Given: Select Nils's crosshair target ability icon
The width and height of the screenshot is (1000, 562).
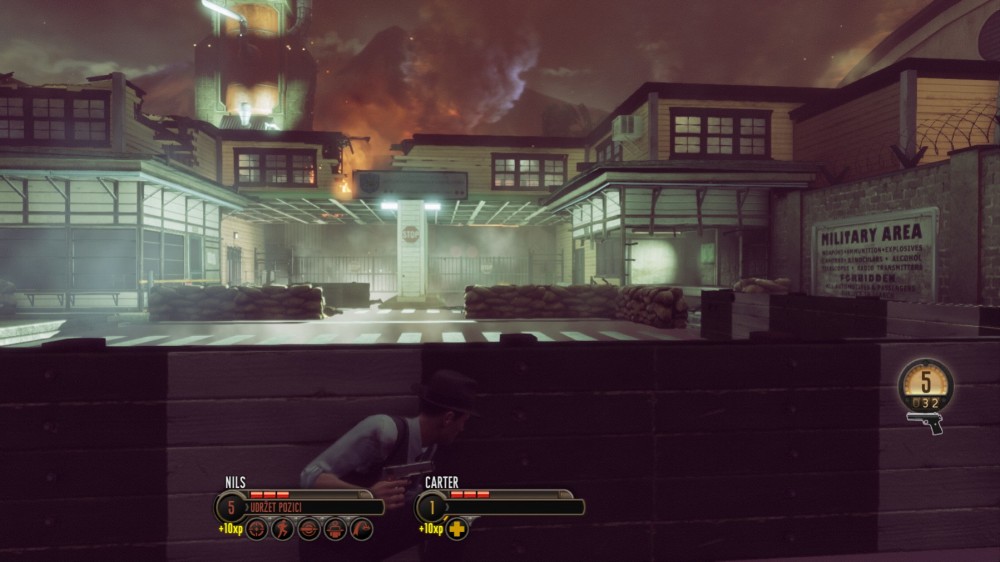Looking at the screenshot, I should click(257, 529).
